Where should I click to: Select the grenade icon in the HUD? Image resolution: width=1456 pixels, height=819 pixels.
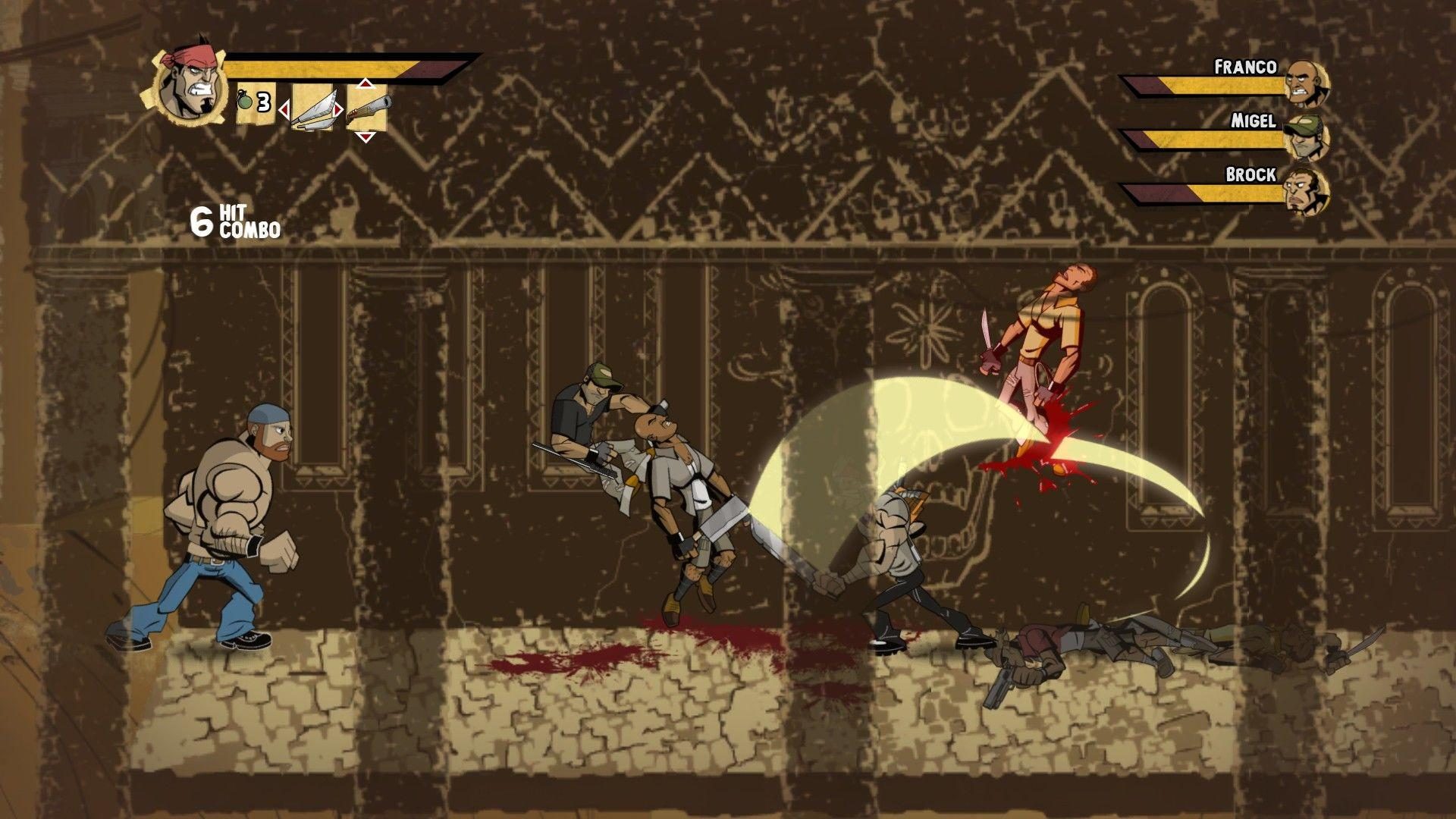(244, 100)
